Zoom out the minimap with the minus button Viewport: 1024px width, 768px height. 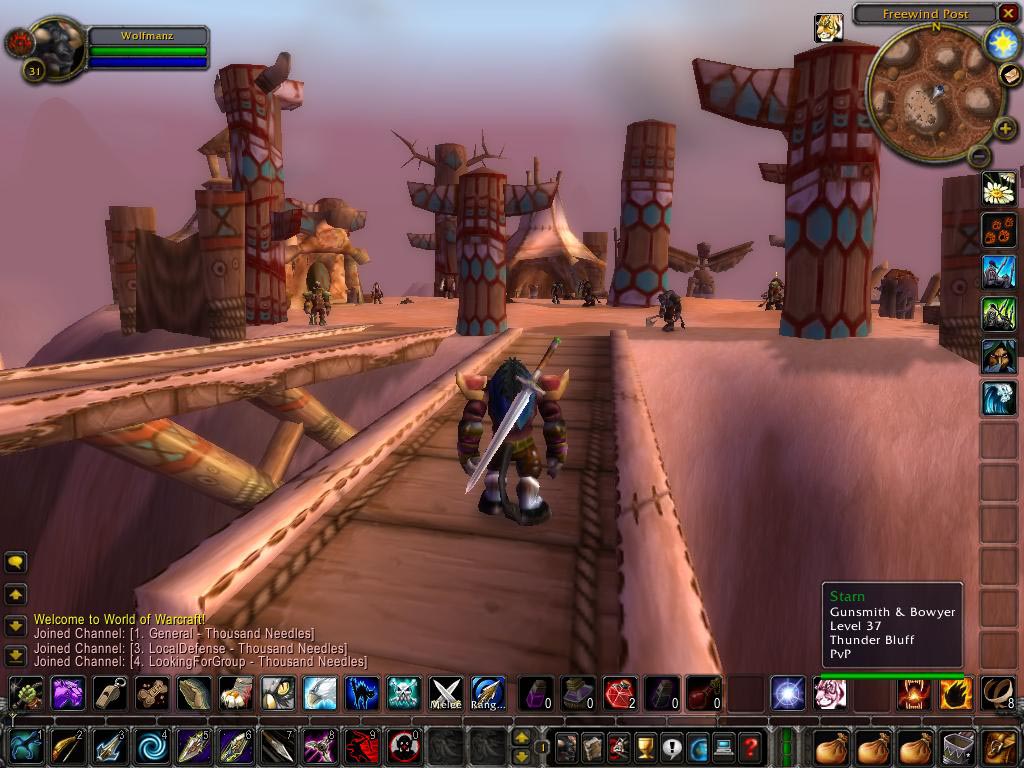pos(979,155)
